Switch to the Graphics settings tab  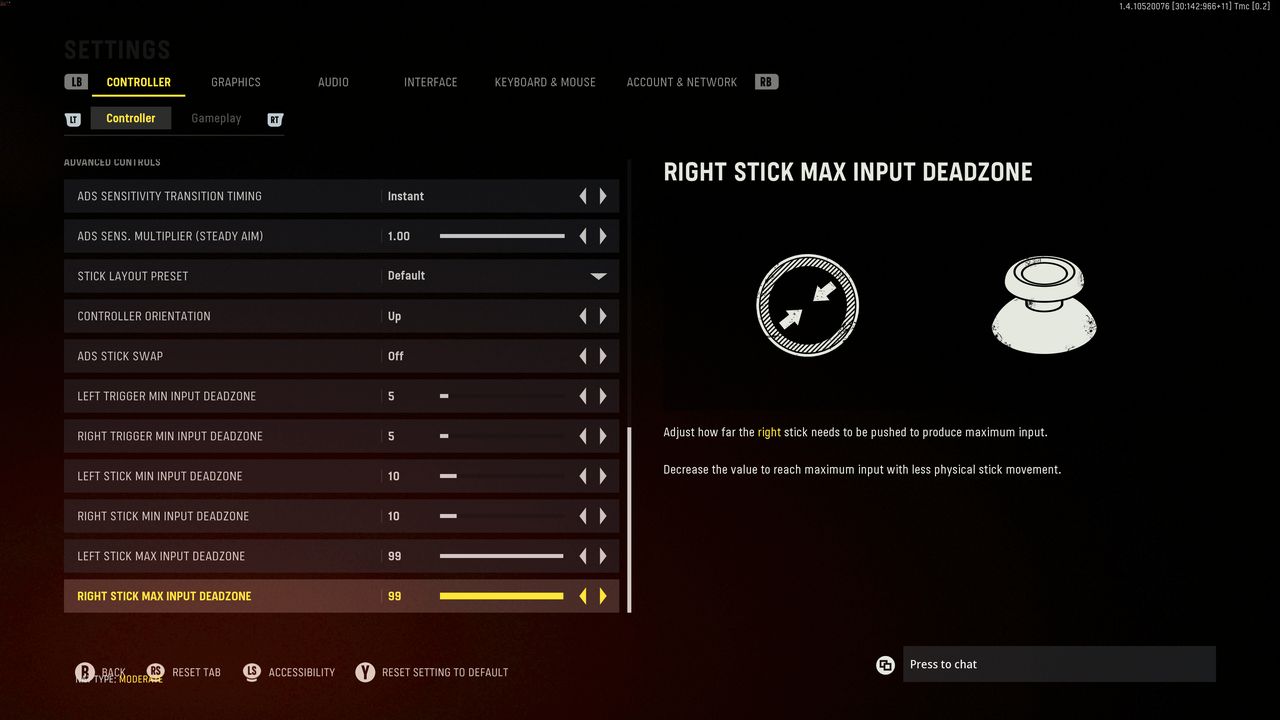(x=235, y=82)
